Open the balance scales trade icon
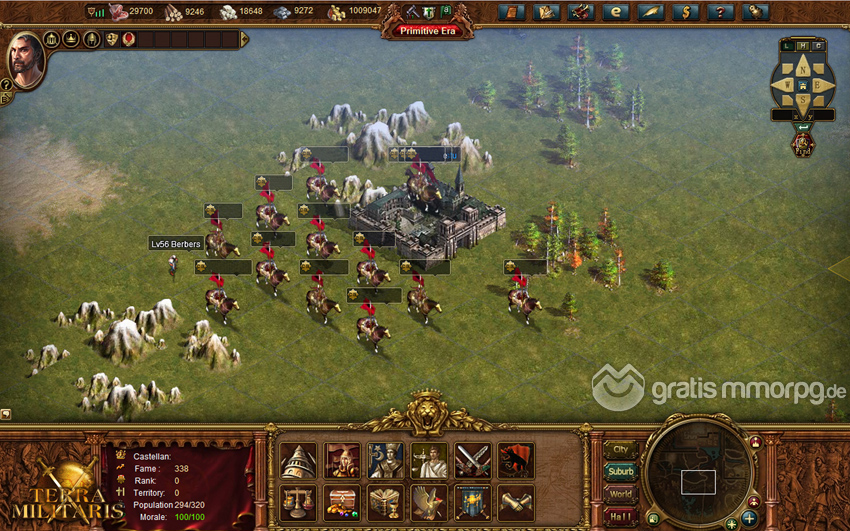The image size is (850, 531). 298,503
